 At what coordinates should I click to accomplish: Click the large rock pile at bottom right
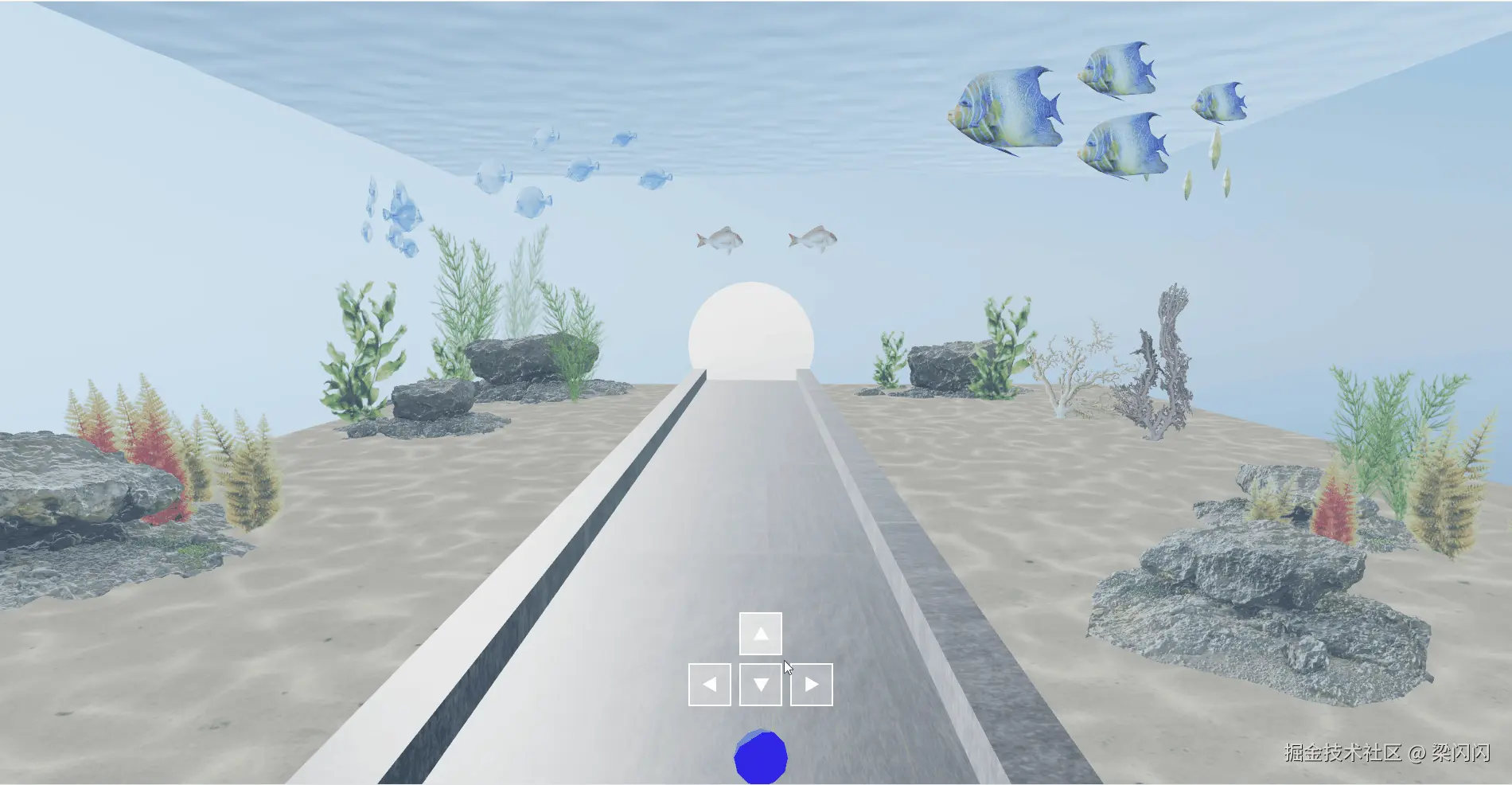1241,589
